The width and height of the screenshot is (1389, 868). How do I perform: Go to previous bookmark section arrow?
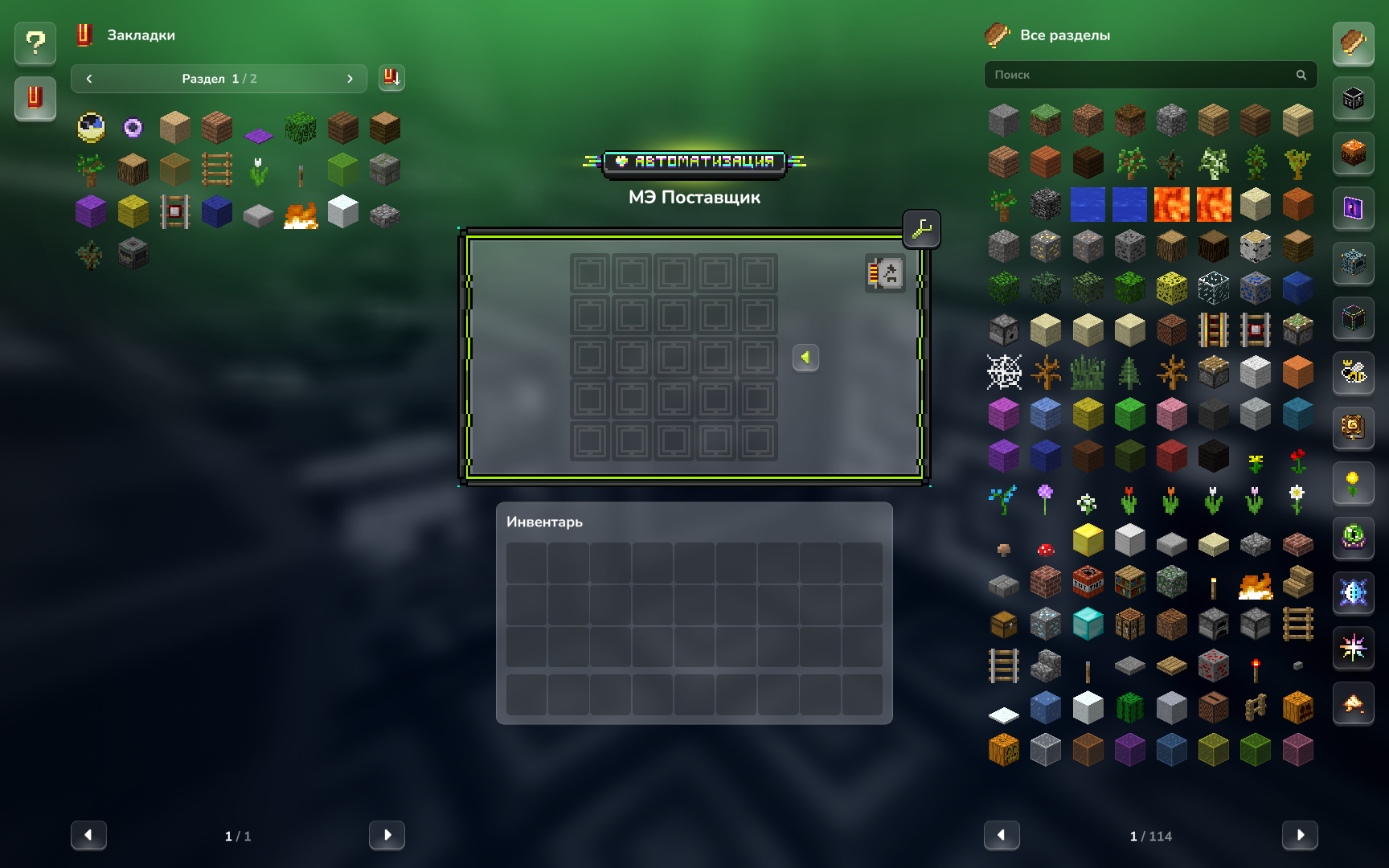click(x=89, y=79)
